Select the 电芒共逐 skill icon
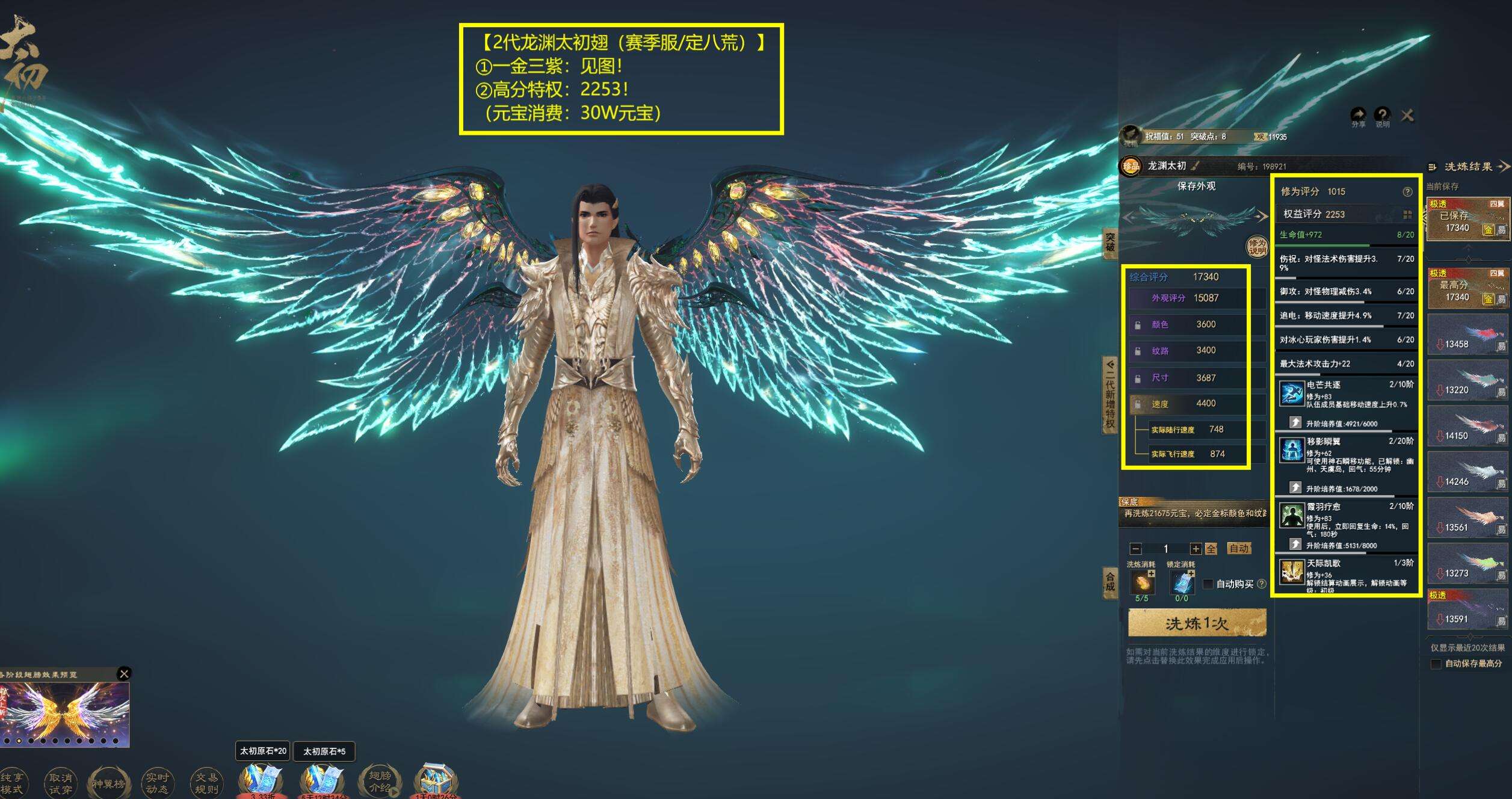 point(1291,395)
